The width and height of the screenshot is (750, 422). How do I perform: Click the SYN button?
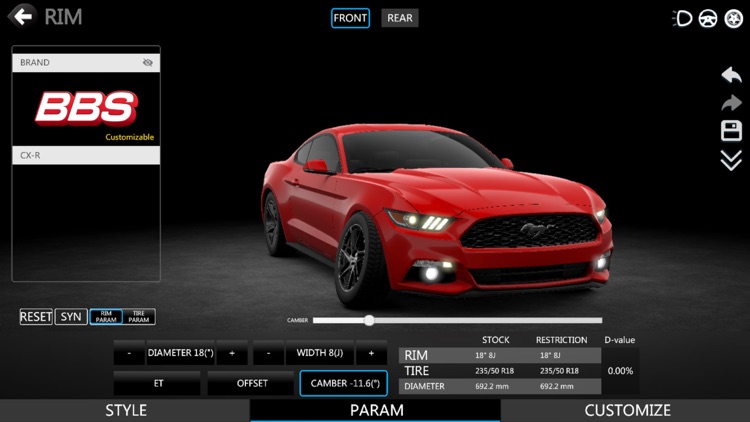(70, 317)
